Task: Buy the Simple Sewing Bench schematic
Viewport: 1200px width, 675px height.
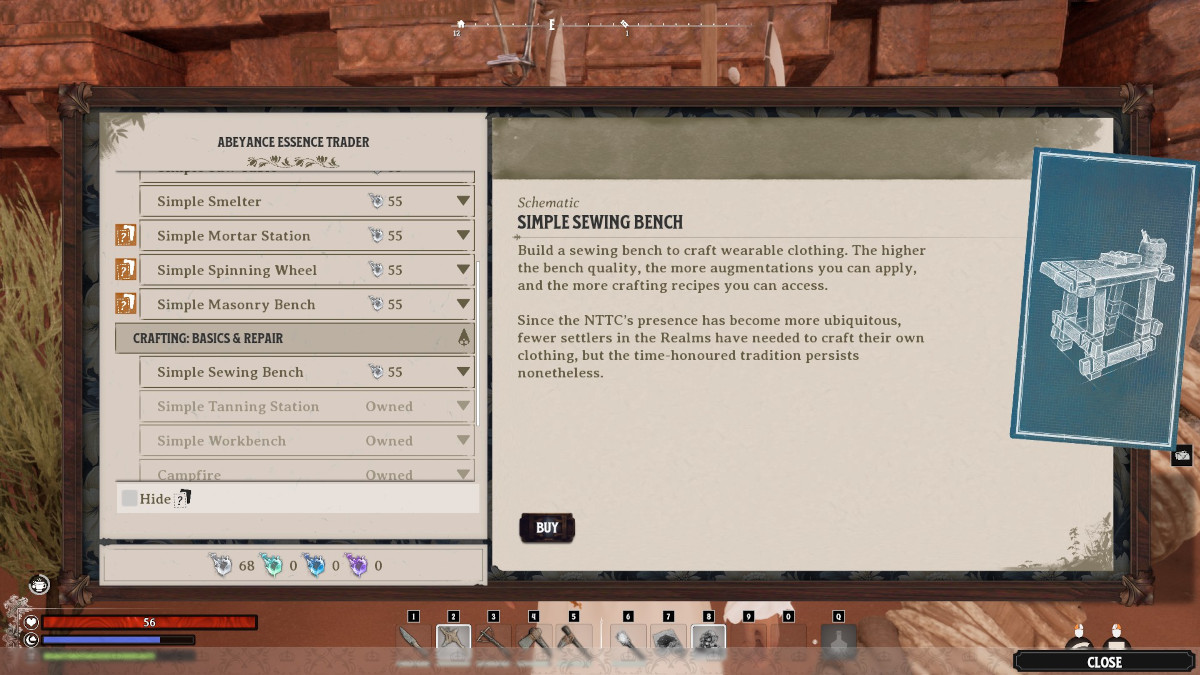Action: coord(547,528)
